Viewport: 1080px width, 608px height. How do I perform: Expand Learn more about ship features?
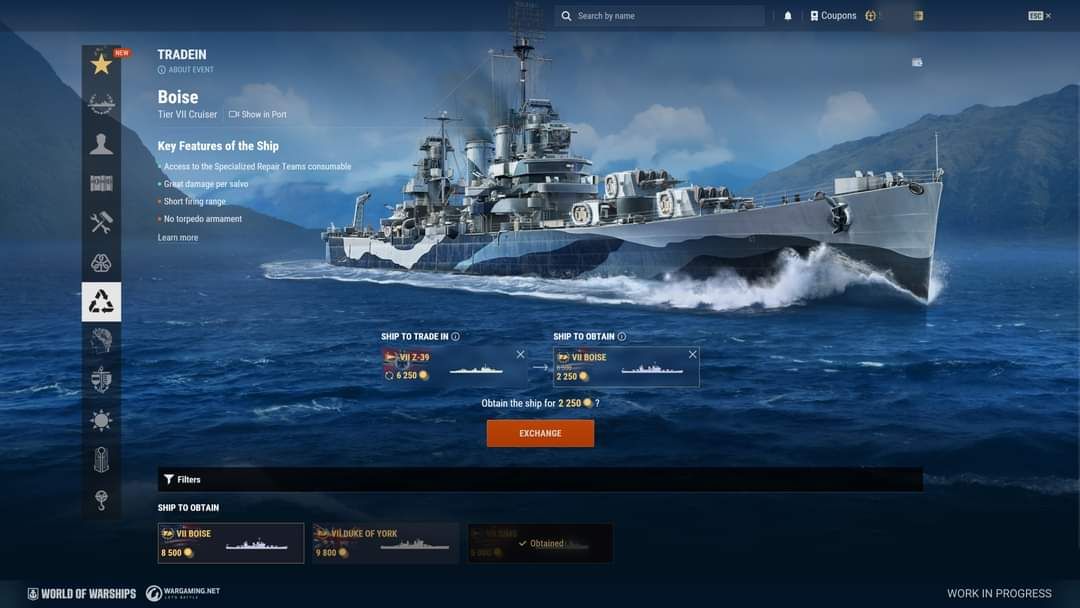[178, 238]
